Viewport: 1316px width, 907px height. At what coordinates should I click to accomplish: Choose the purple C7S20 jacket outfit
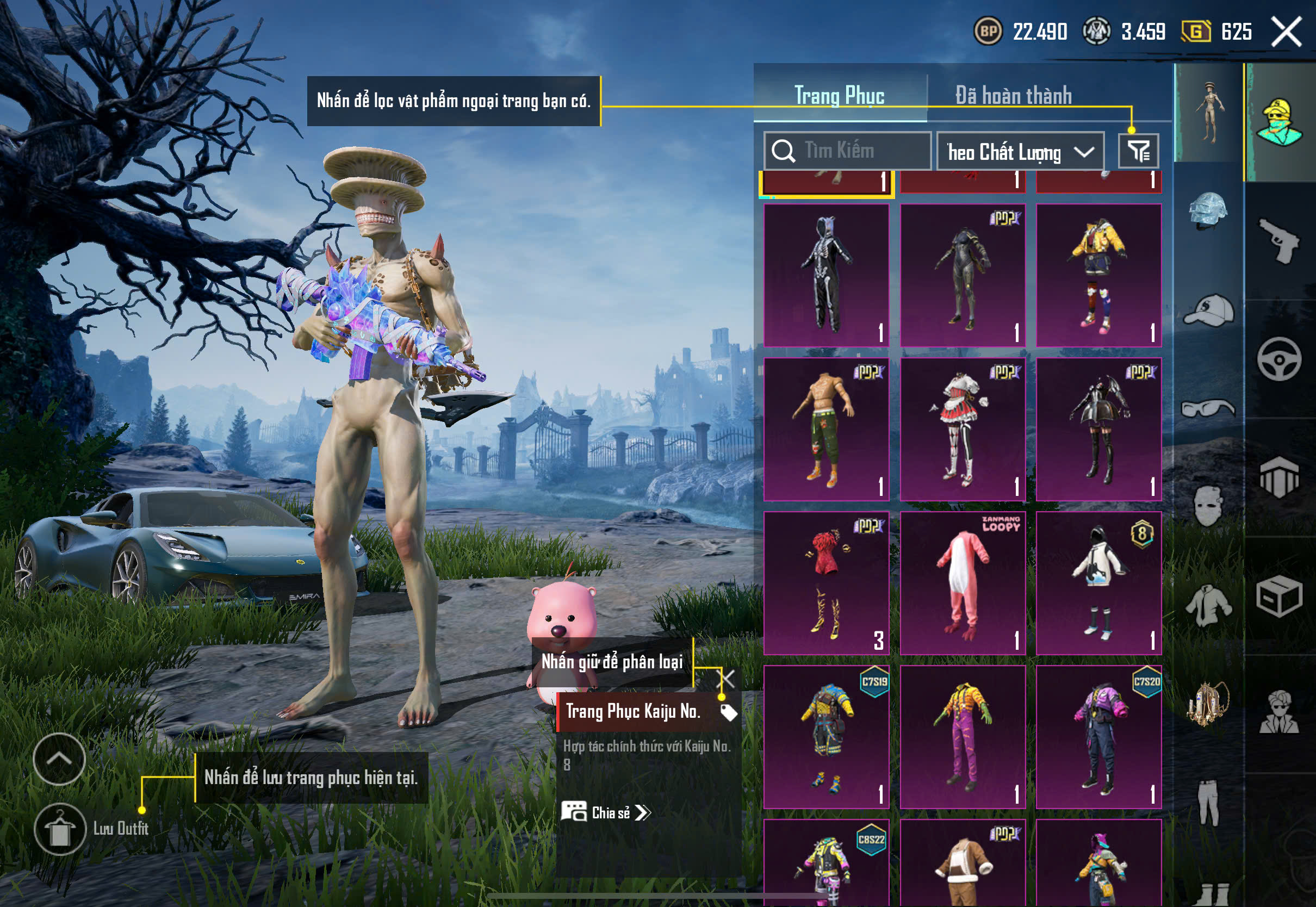tap(1098, 736)
